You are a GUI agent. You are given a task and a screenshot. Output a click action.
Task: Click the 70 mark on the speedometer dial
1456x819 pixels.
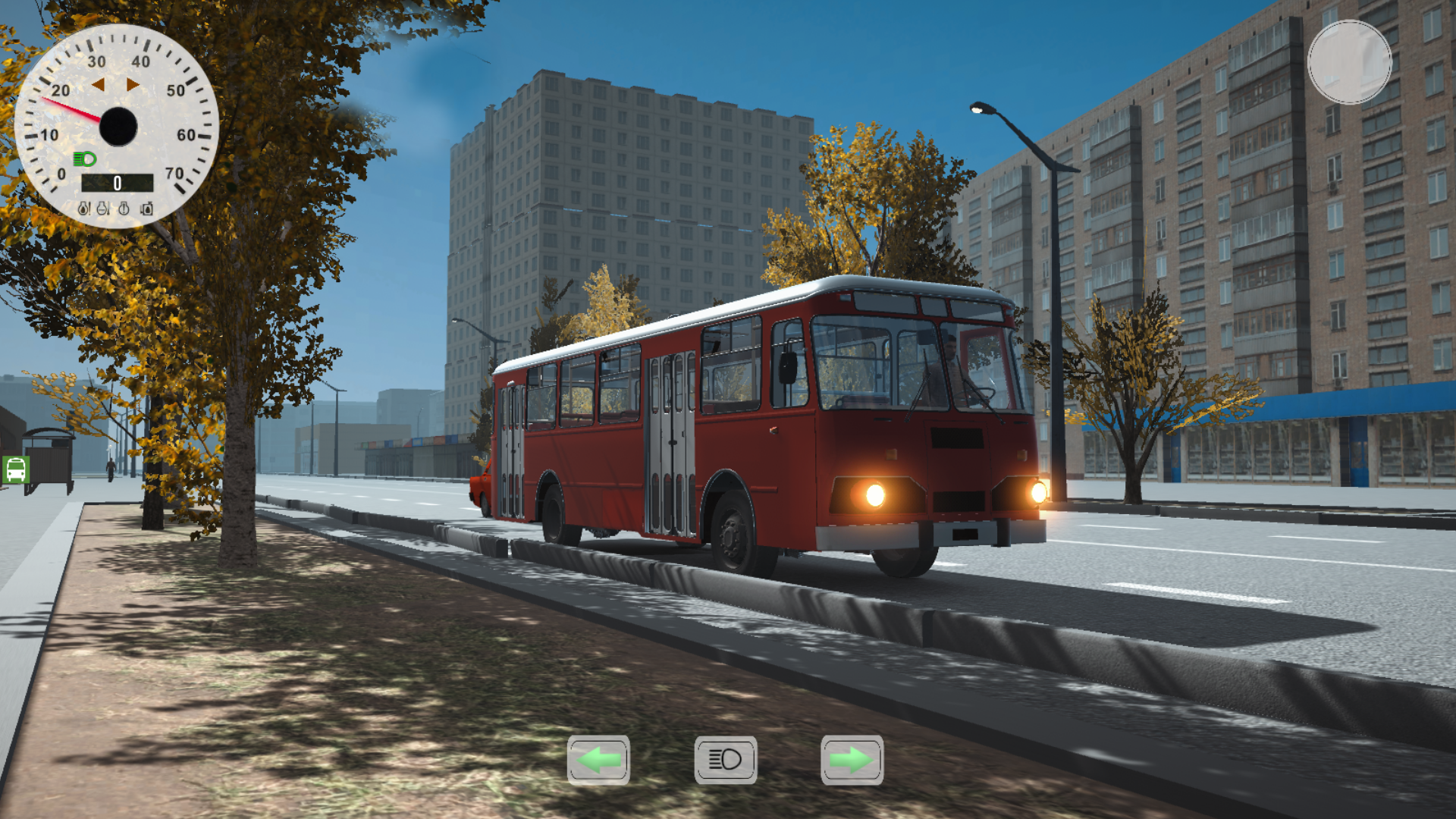[x=174, y=172]
